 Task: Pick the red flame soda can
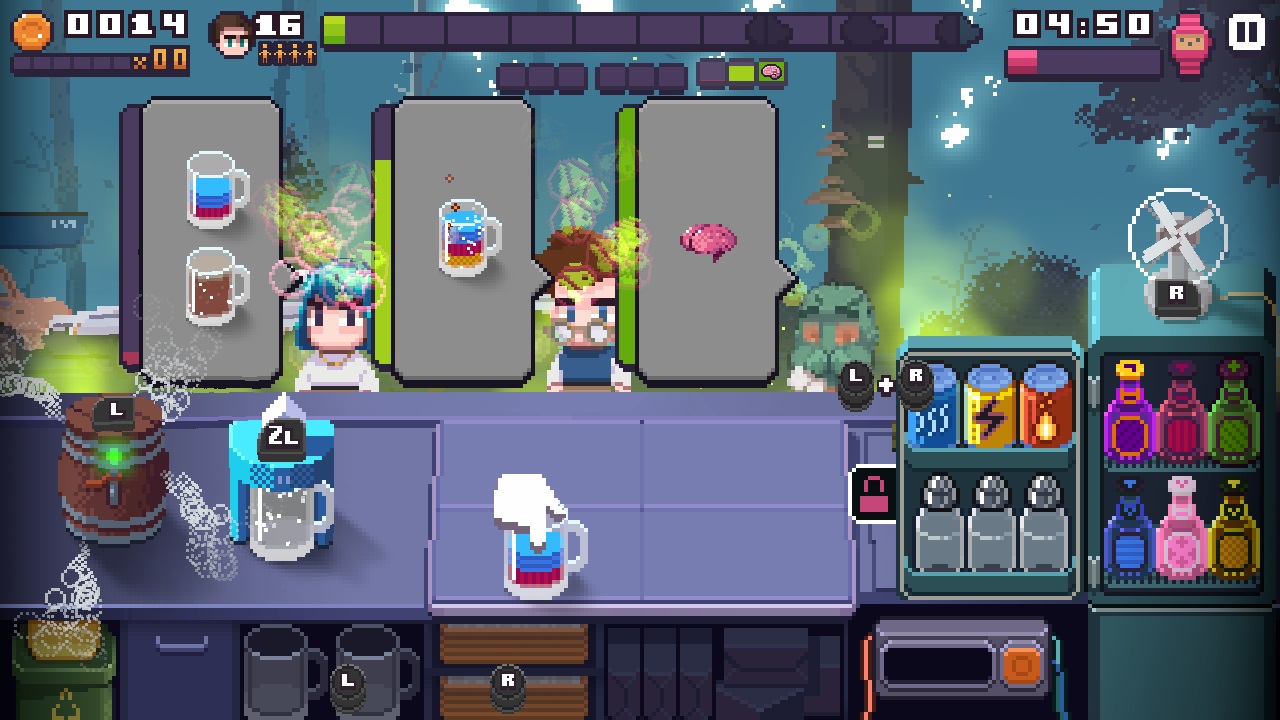pyautogui.click(x=1041, y=410)
